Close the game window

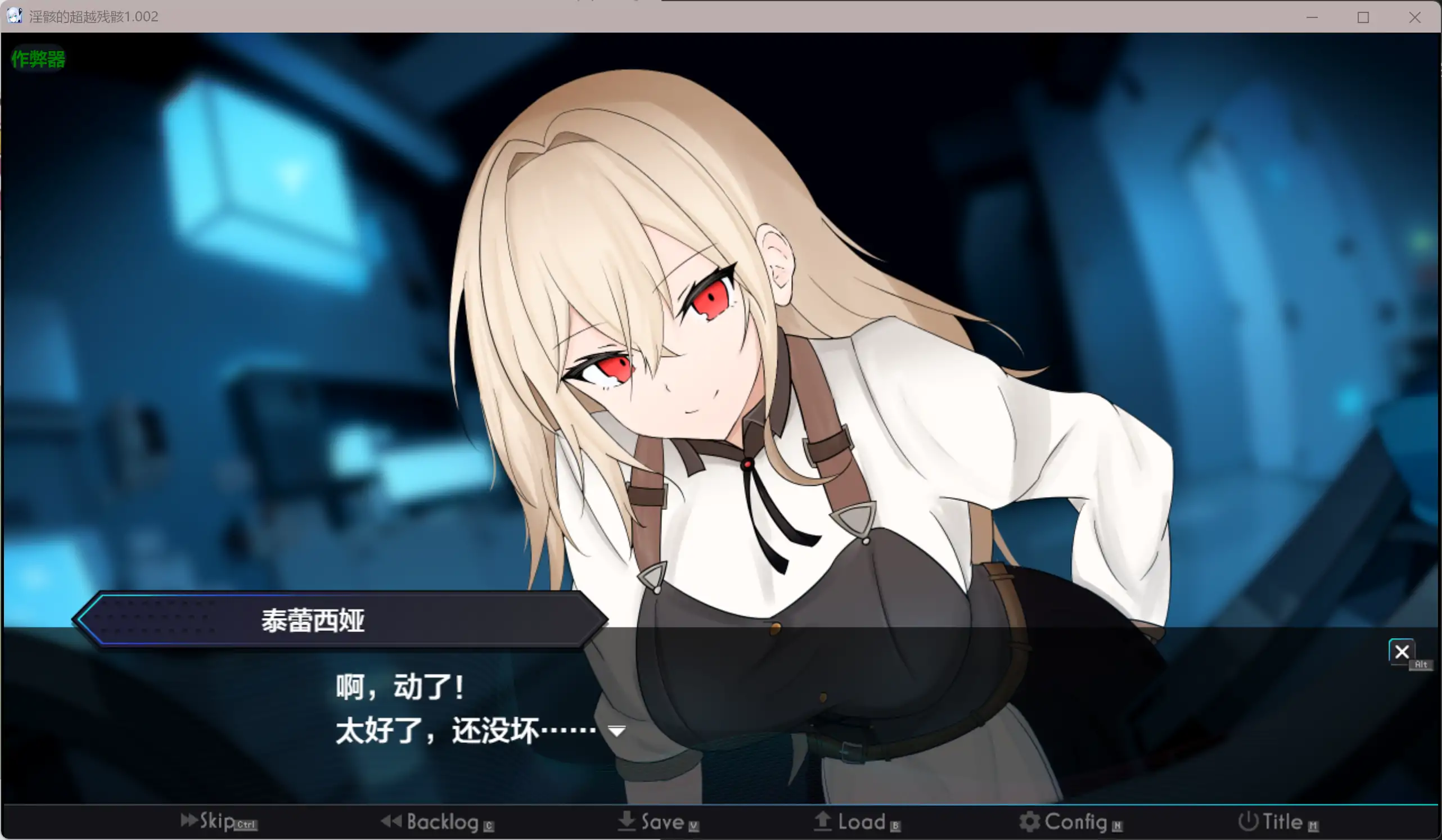tap(1414, 17)
